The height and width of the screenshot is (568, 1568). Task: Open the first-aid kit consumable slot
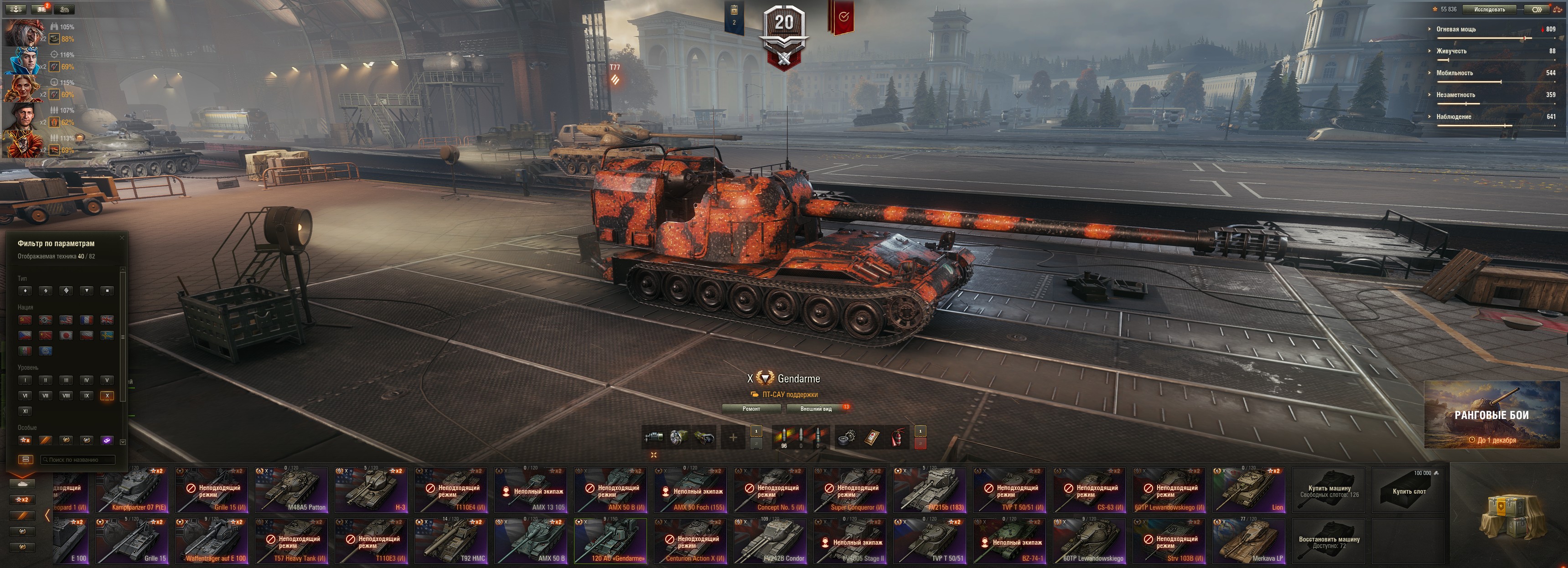872,437
